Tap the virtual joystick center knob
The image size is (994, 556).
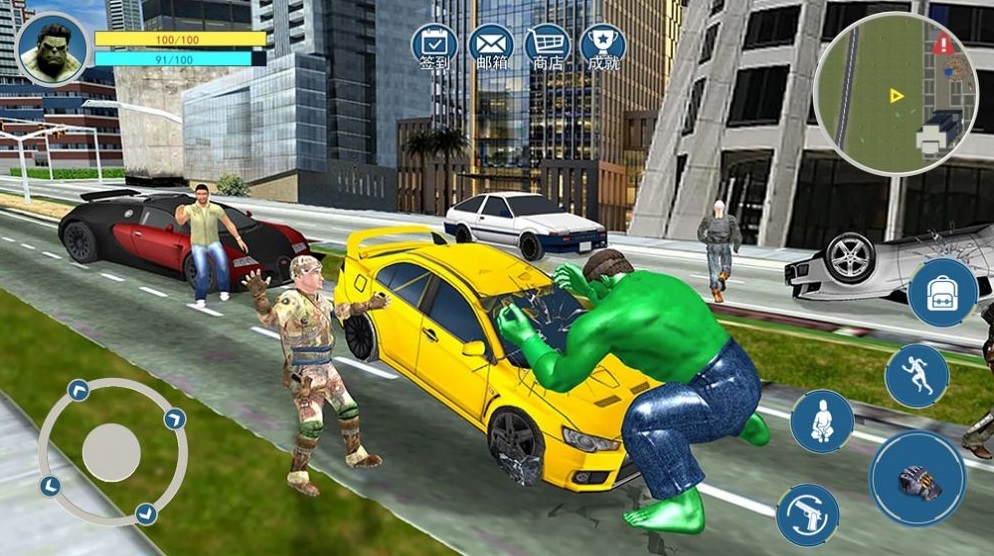click(111, 452)
